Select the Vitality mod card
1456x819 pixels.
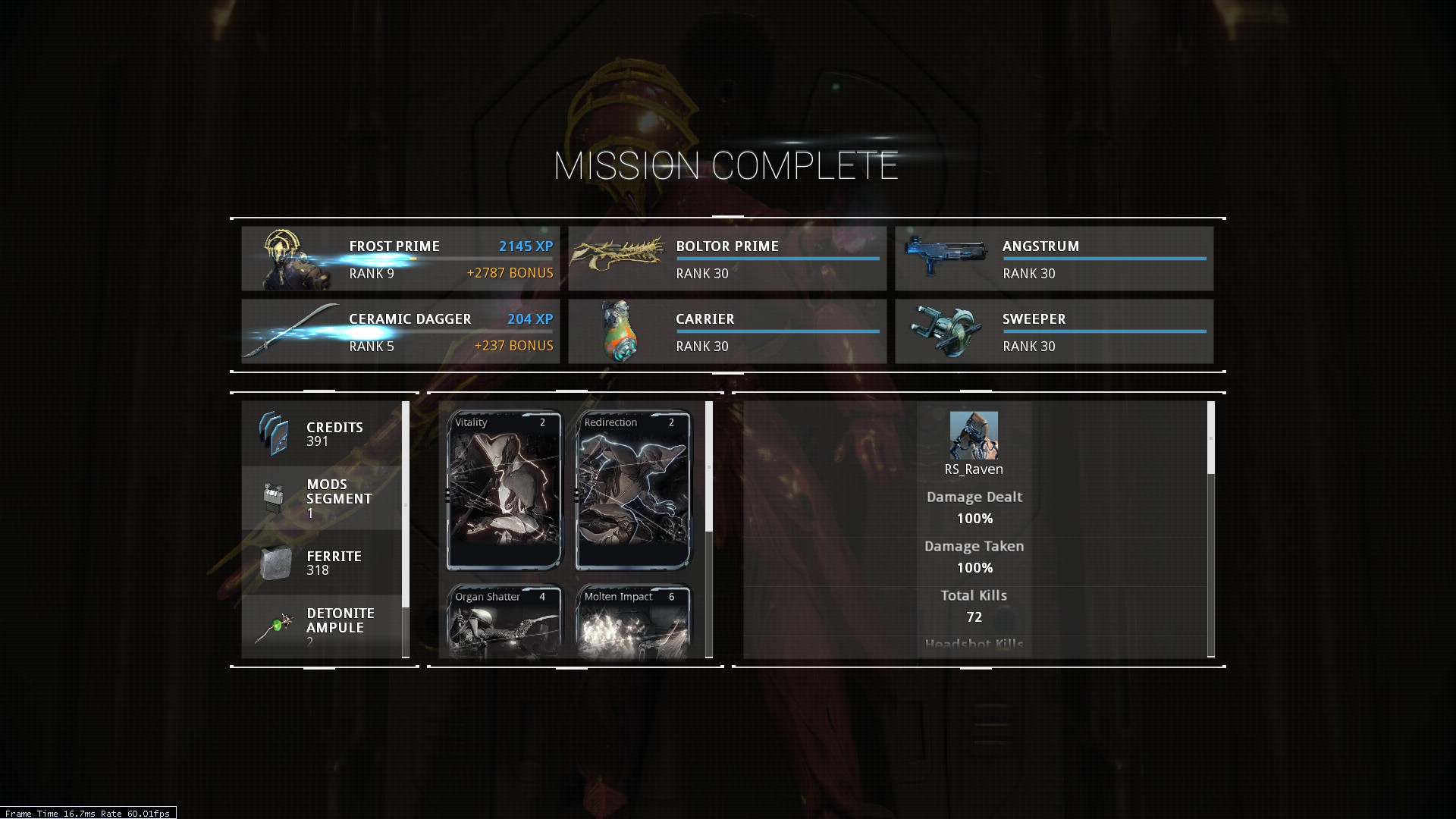(504, 490)
